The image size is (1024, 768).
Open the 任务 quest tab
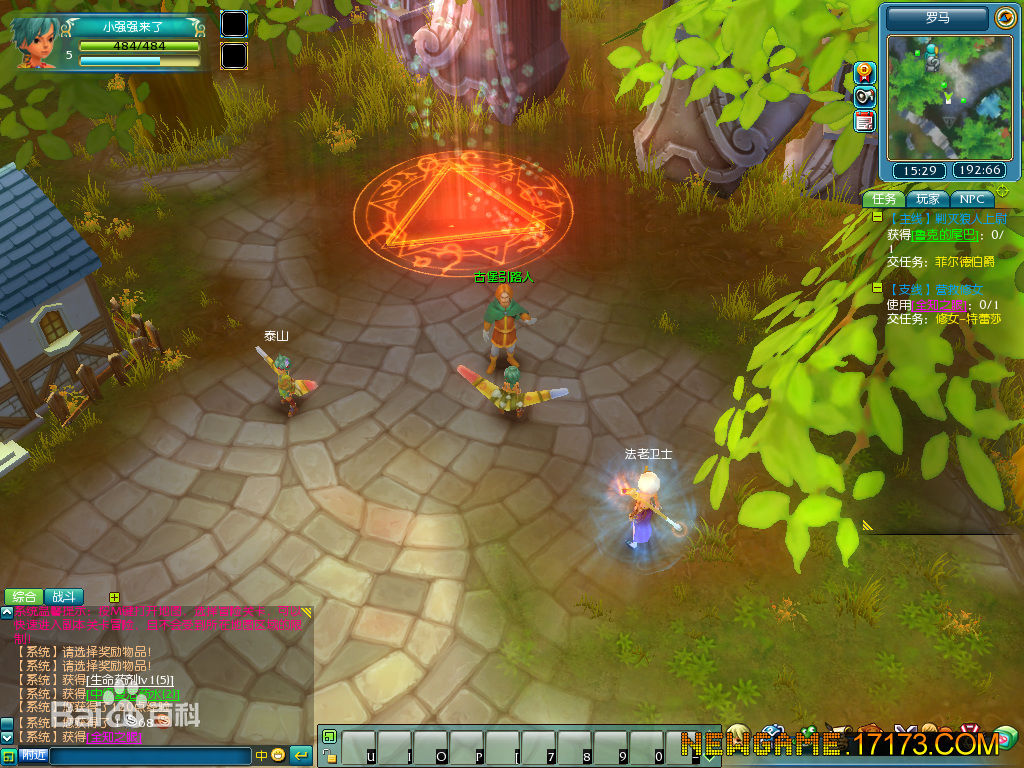pyautogui.click(x=884, y=199)
